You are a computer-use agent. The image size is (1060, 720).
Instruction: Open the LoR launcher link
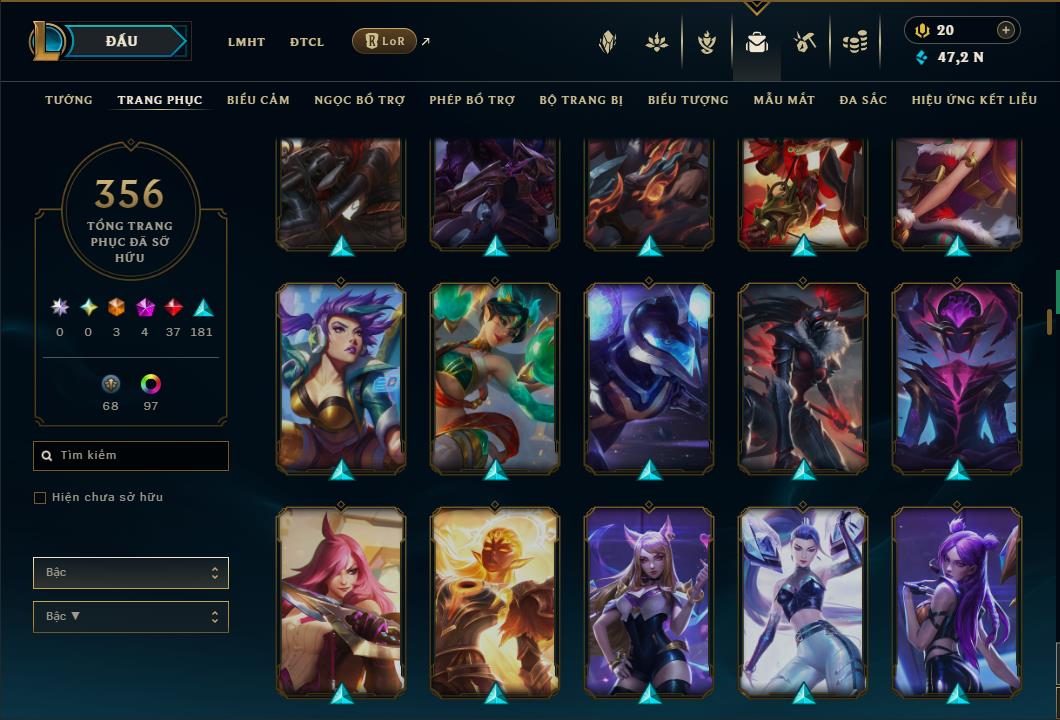pos(385,41)
